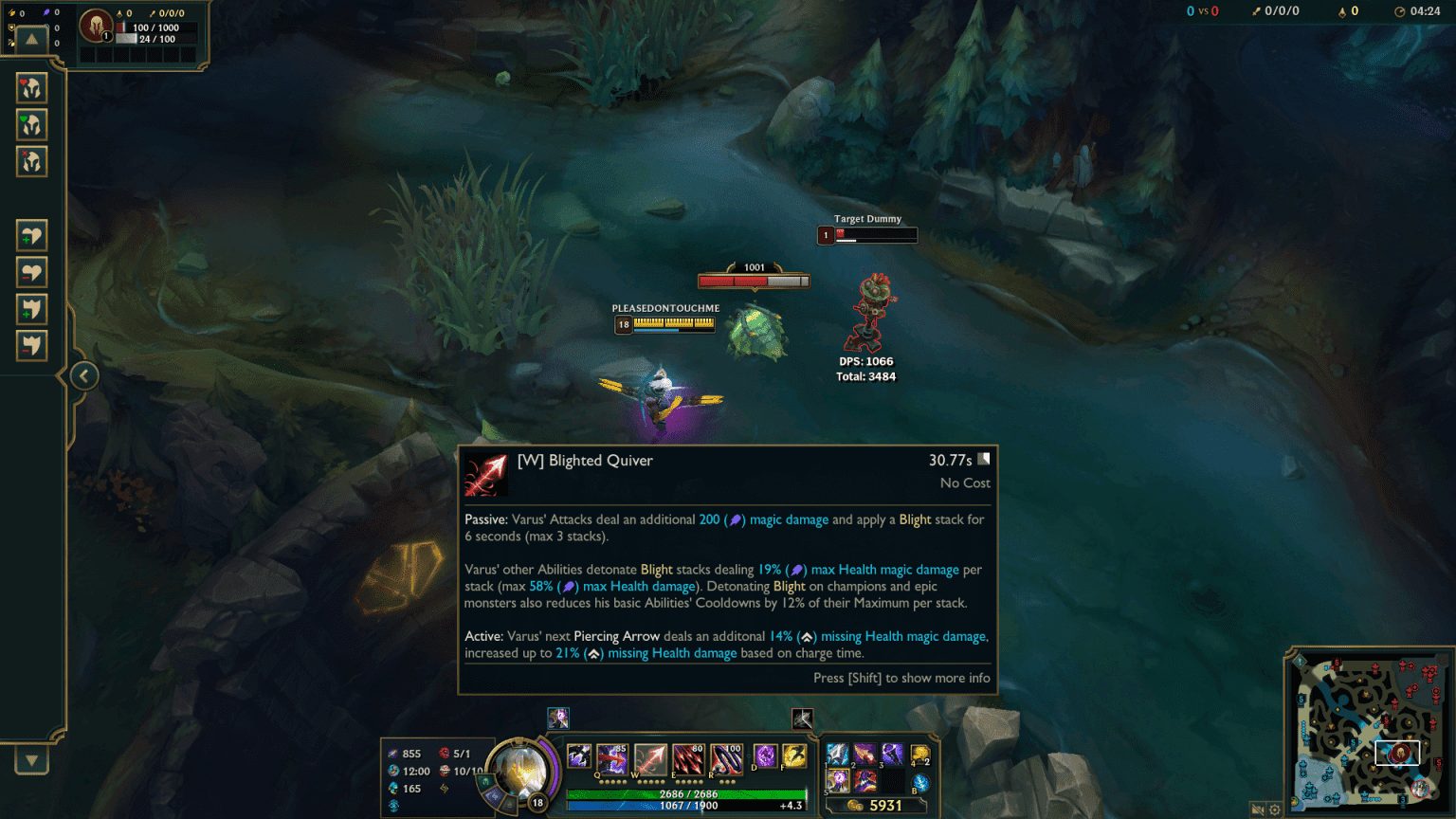Collapse the practice tool side panel

tap(83, 375)
